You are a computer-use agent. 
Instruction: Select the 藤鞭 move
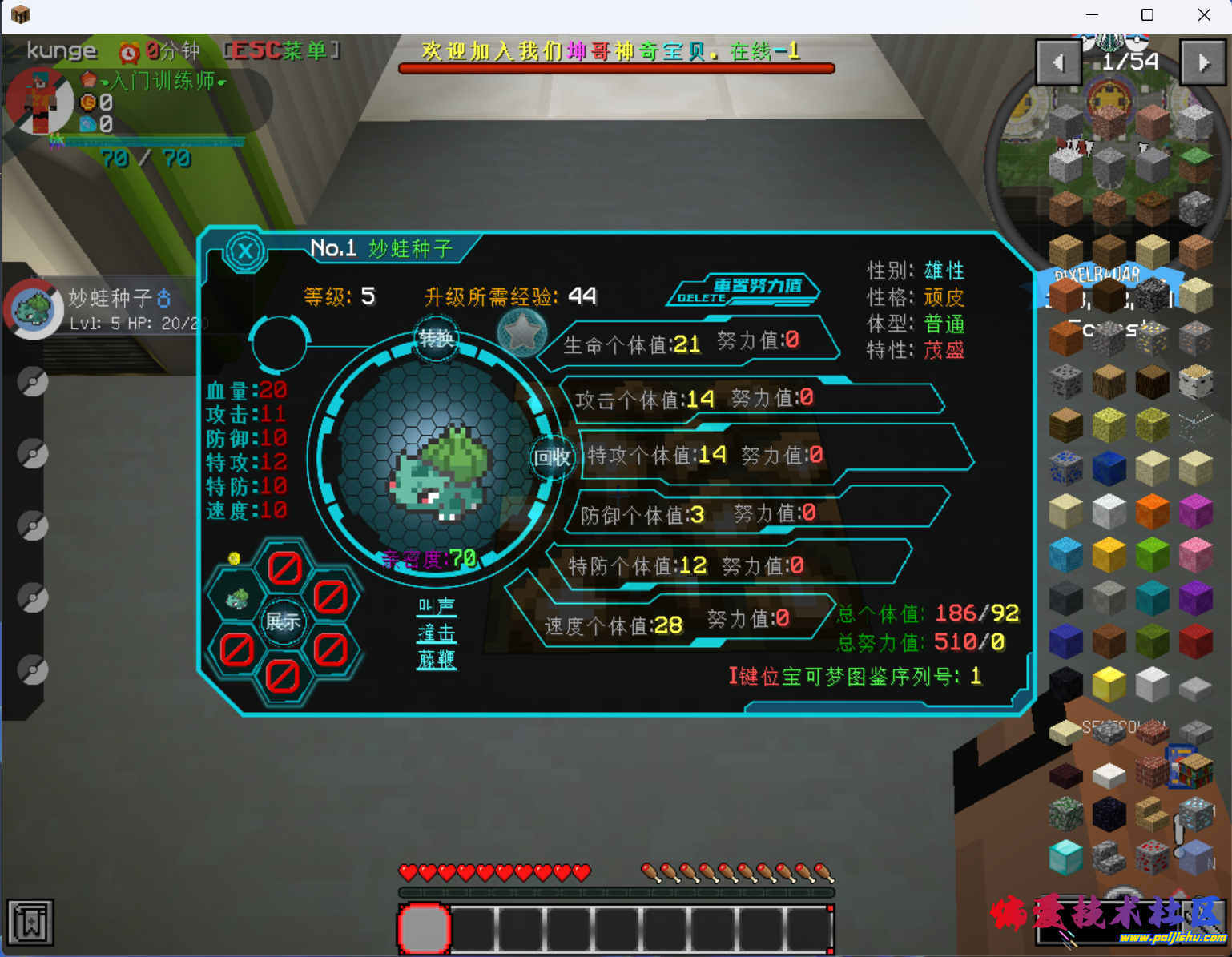tap(437, 660)
